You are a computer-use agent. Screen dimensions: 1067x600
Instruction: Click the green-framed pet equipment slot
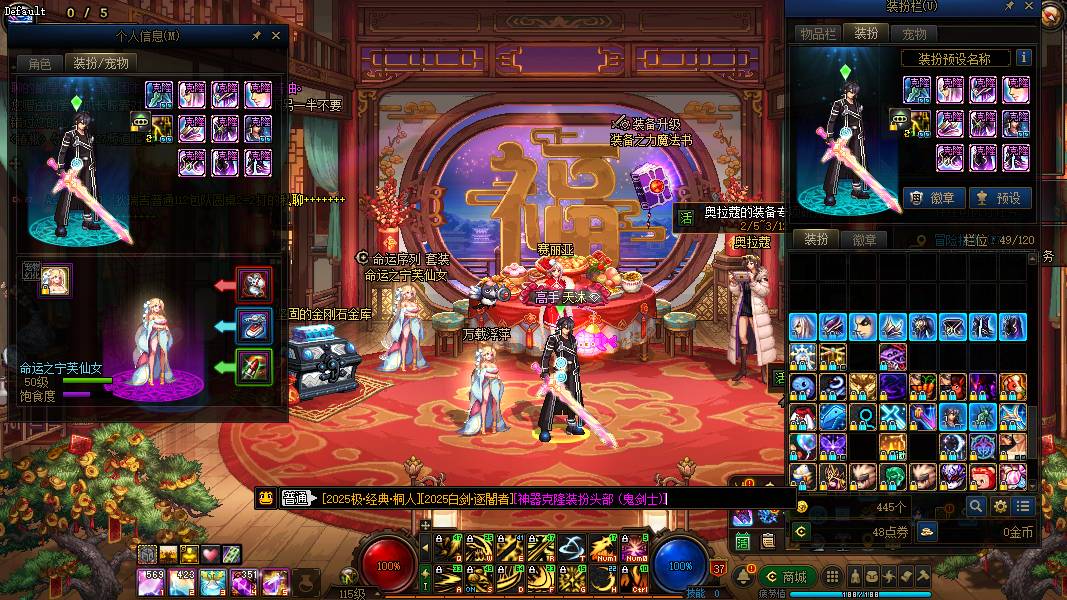[x=254, y=367]
